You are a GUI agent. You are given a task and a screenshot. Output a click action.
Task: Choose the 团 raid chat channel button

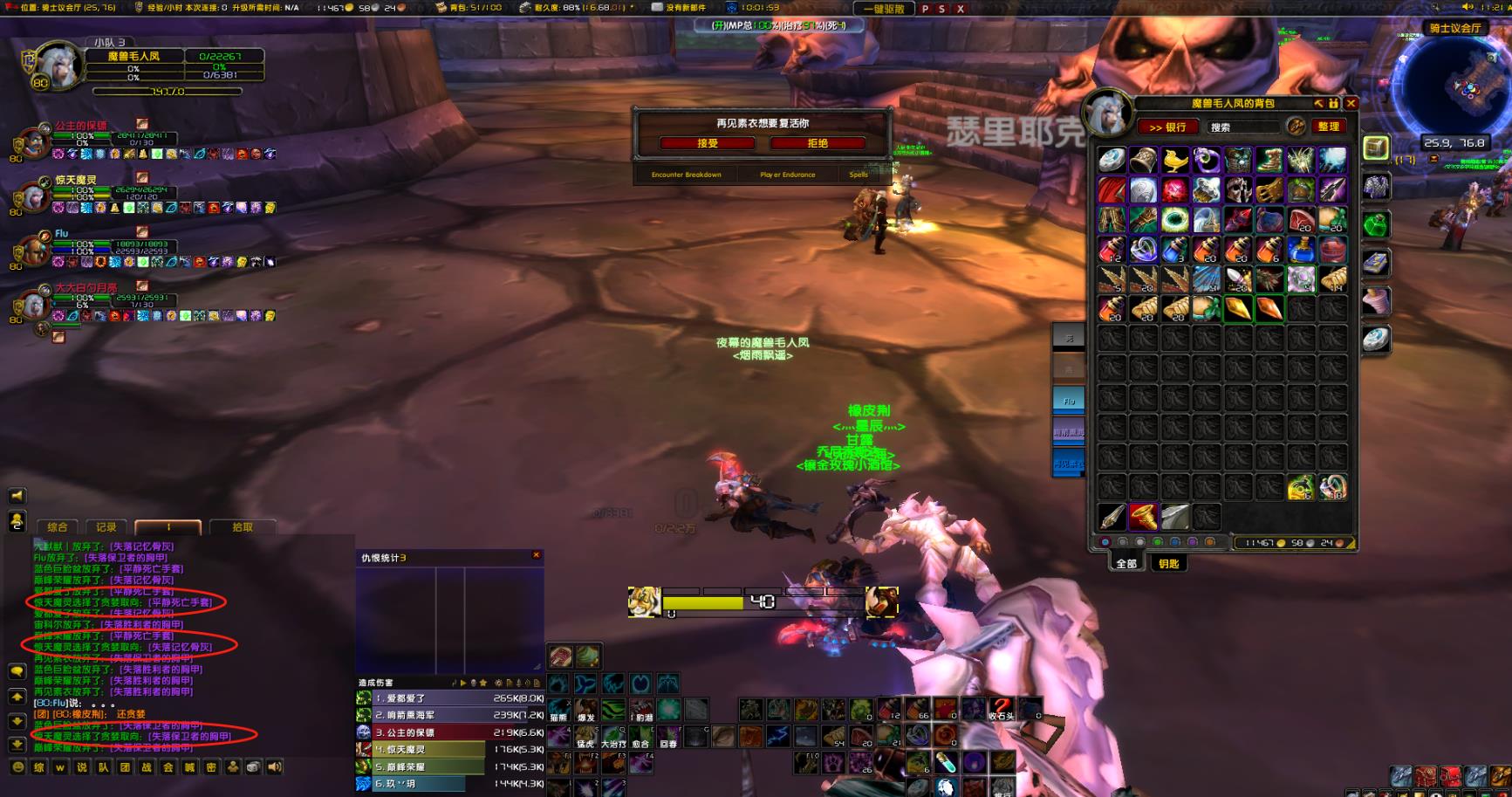tap(125, 767)
